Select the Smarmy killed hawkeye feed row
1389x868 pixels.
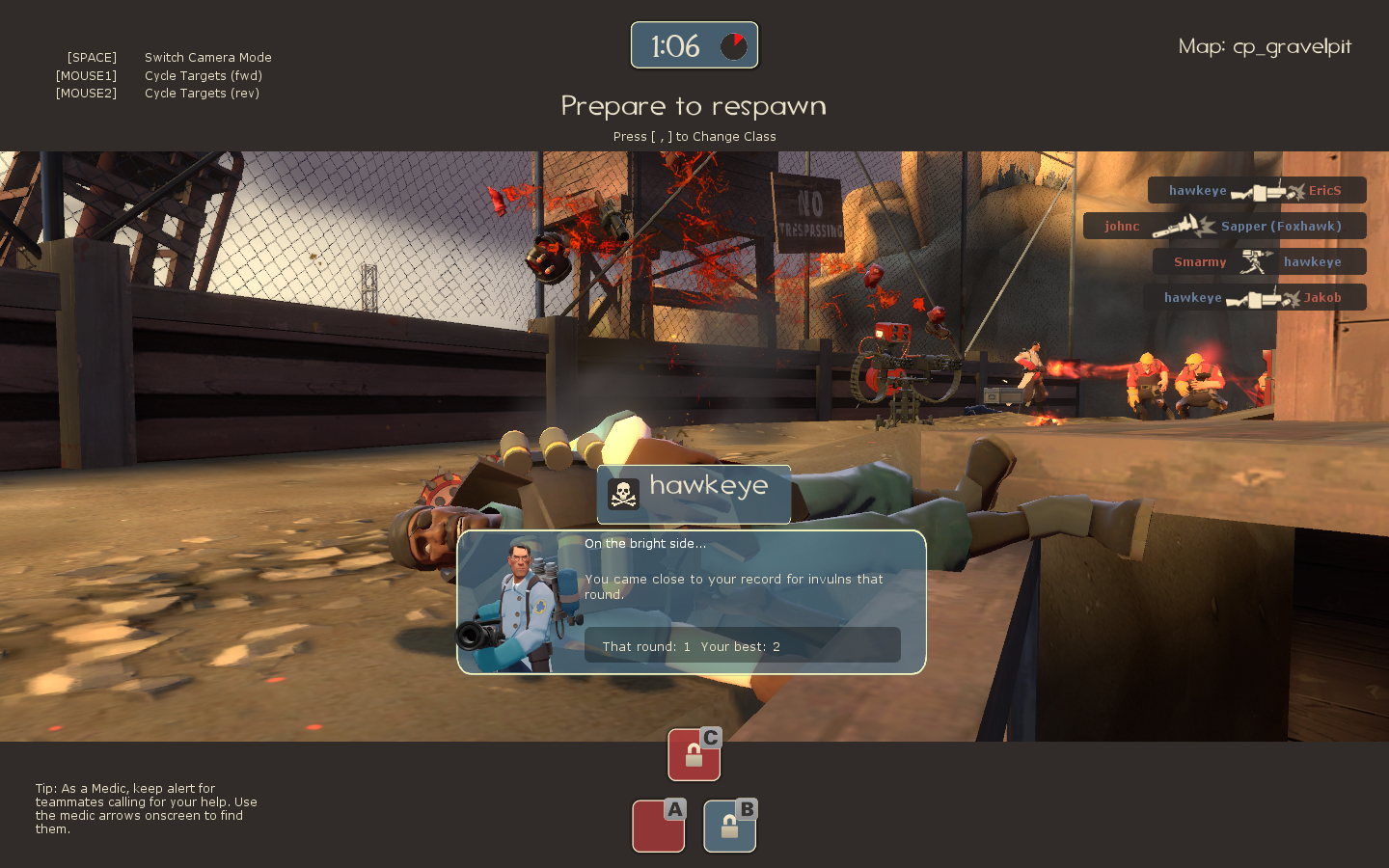tap(1259, 262)
